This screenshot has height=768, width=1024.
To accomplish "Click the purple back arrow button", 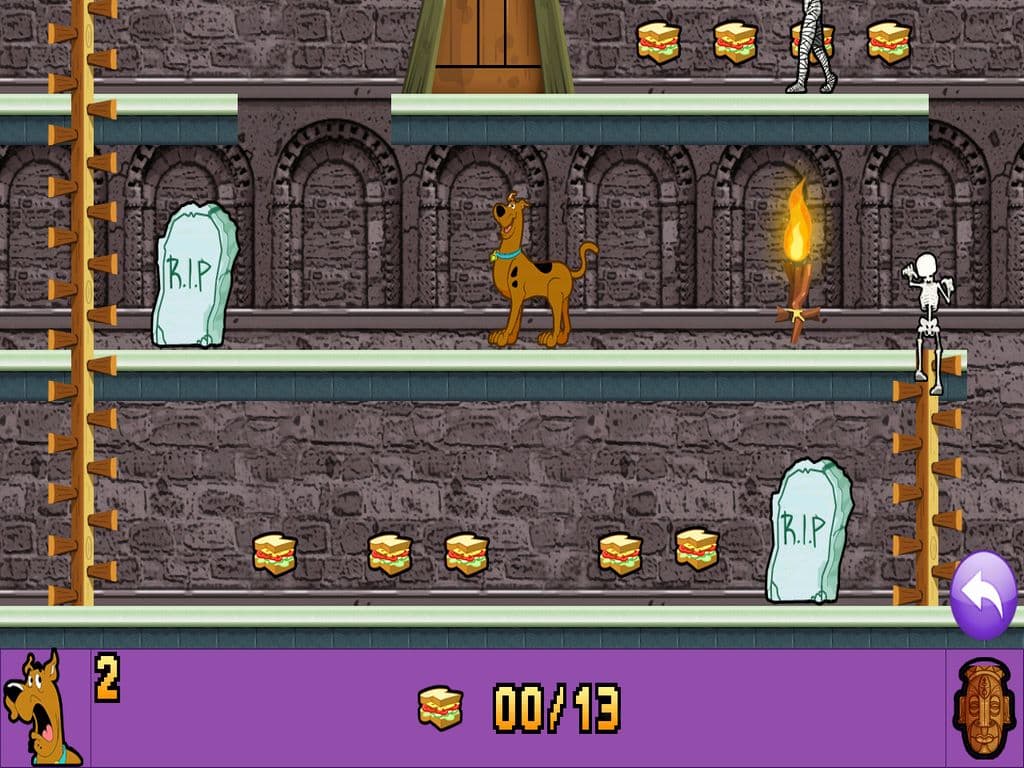I will (983, 595).
